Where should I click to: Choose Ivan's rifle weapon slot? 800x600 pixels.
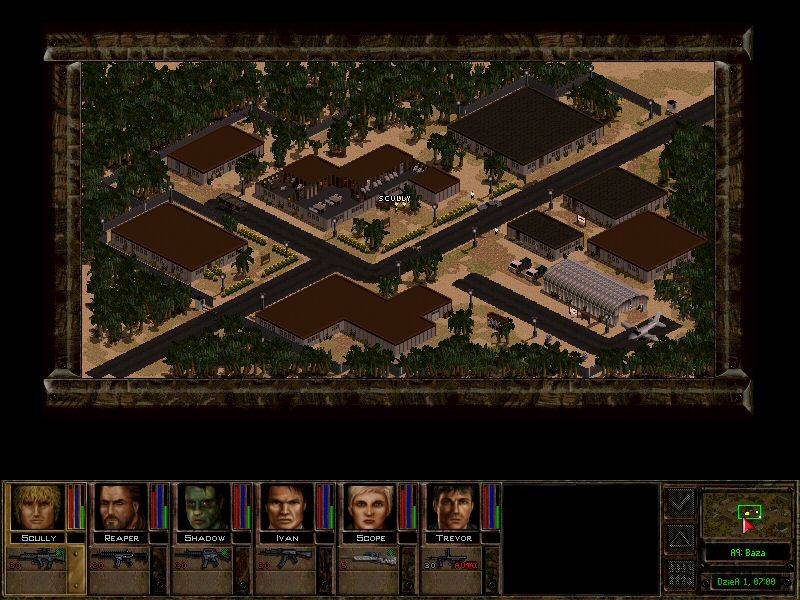(286, 556)
